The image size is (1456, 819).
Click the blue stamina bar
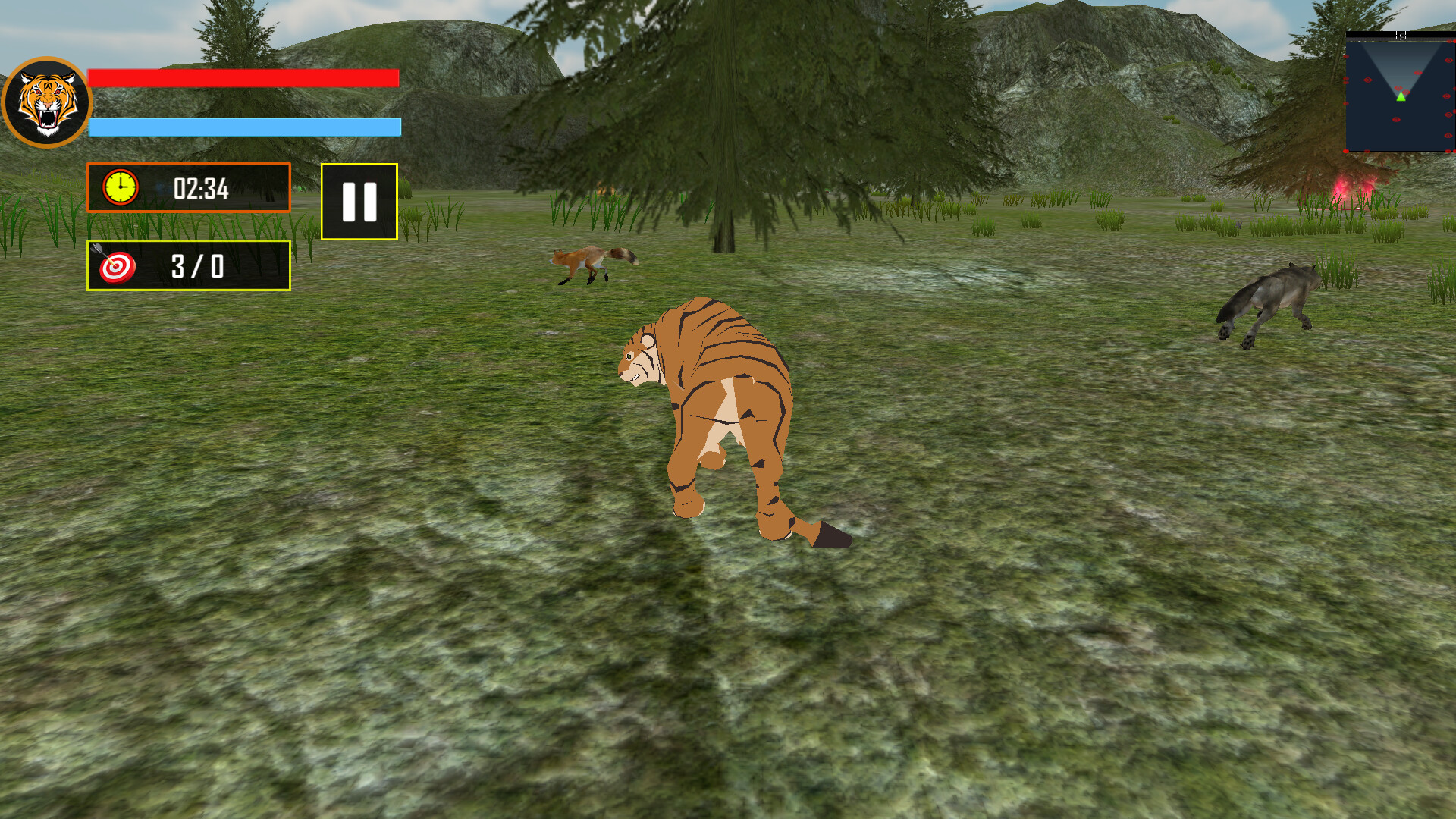[243, 125]
